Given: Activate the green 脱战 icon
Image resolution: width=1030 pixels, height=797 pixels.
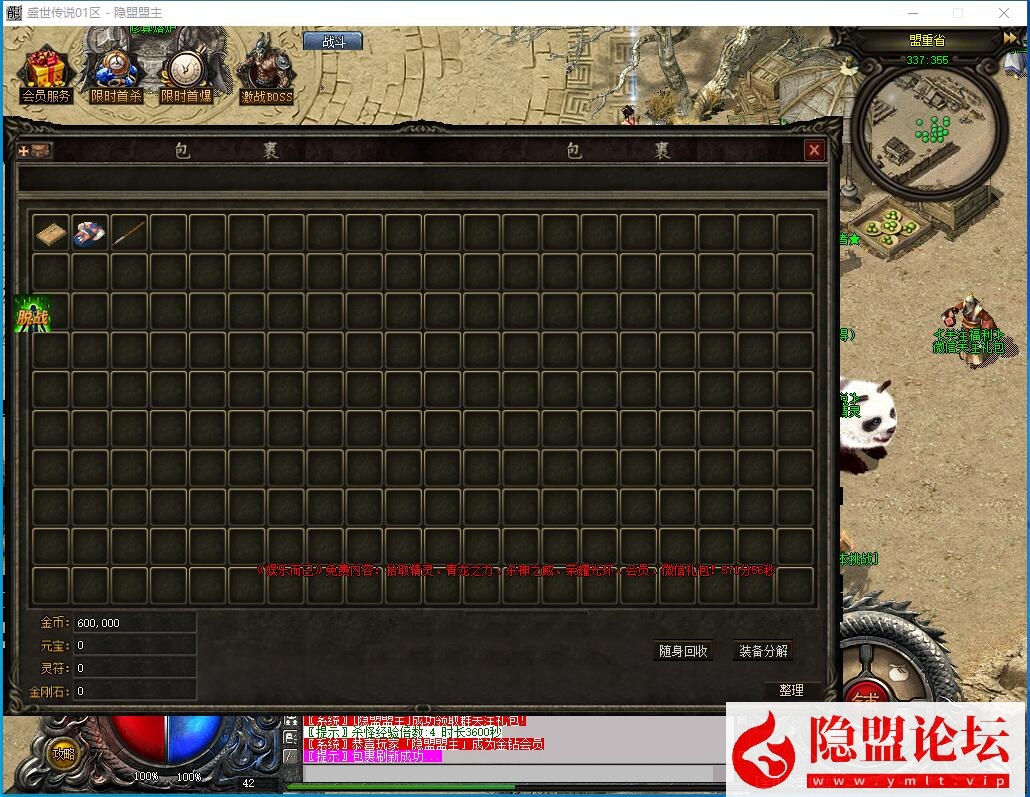Looking at the screenshot, I should 32,316.
